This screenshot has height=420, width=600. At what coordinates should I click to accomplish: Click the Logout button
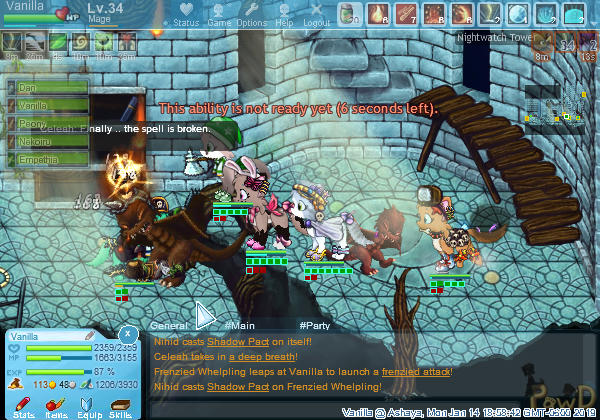click(316, 15)
